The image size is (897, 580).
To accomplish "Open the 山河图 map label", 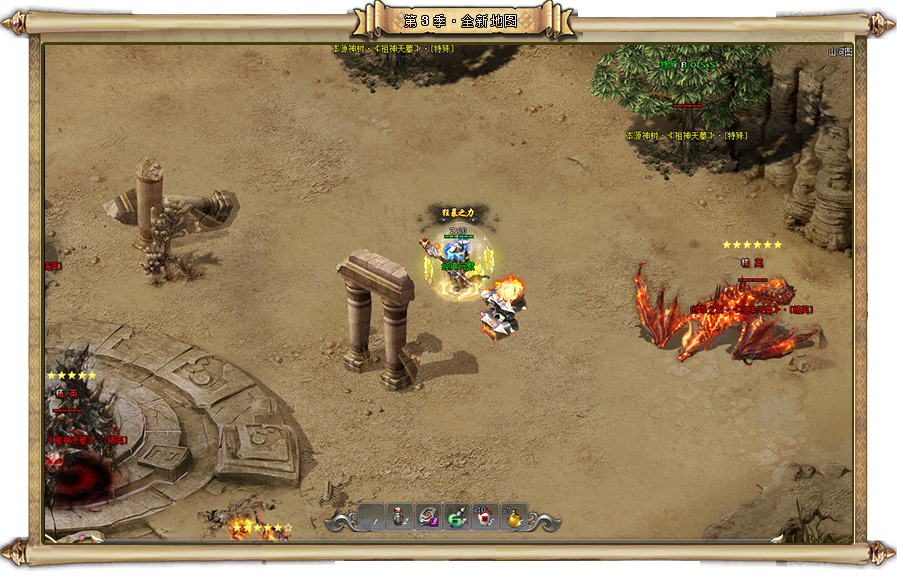I will [x=840, y=52].
